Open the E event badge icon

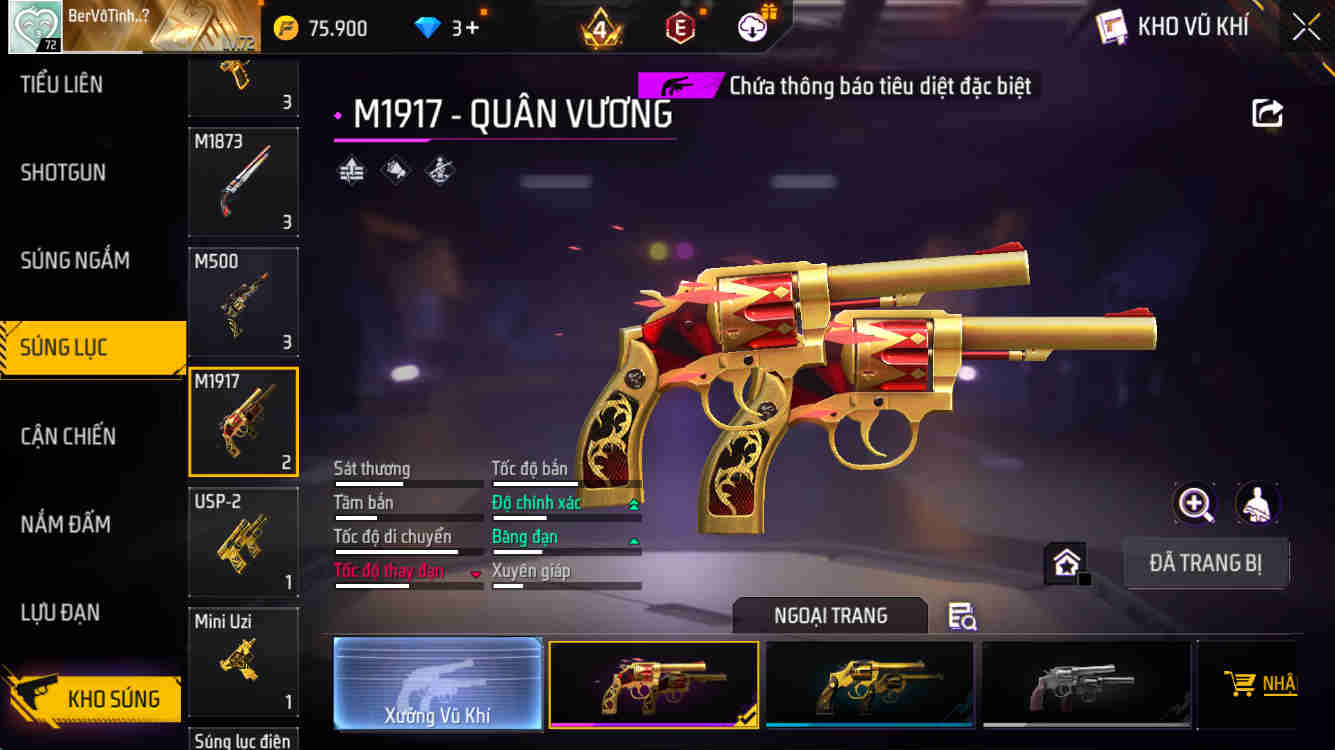[x=679, y=28]
